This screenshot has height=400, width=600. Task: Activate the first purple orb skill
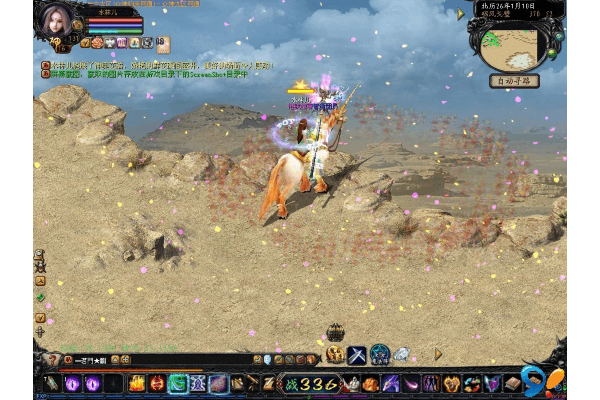pos(73,383)
